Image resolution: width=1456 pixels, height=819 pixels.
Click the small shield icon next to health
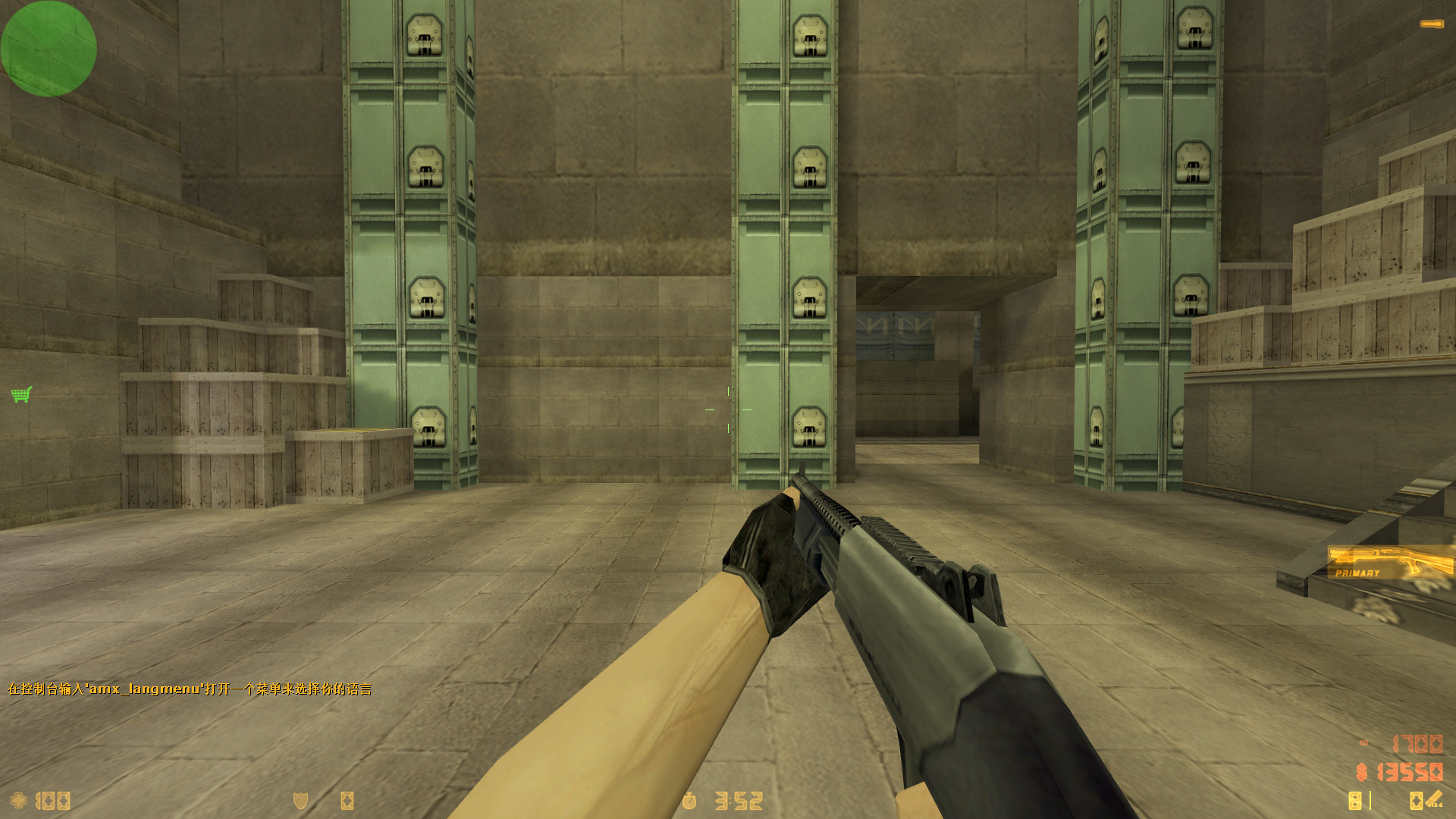click(299, 799)
